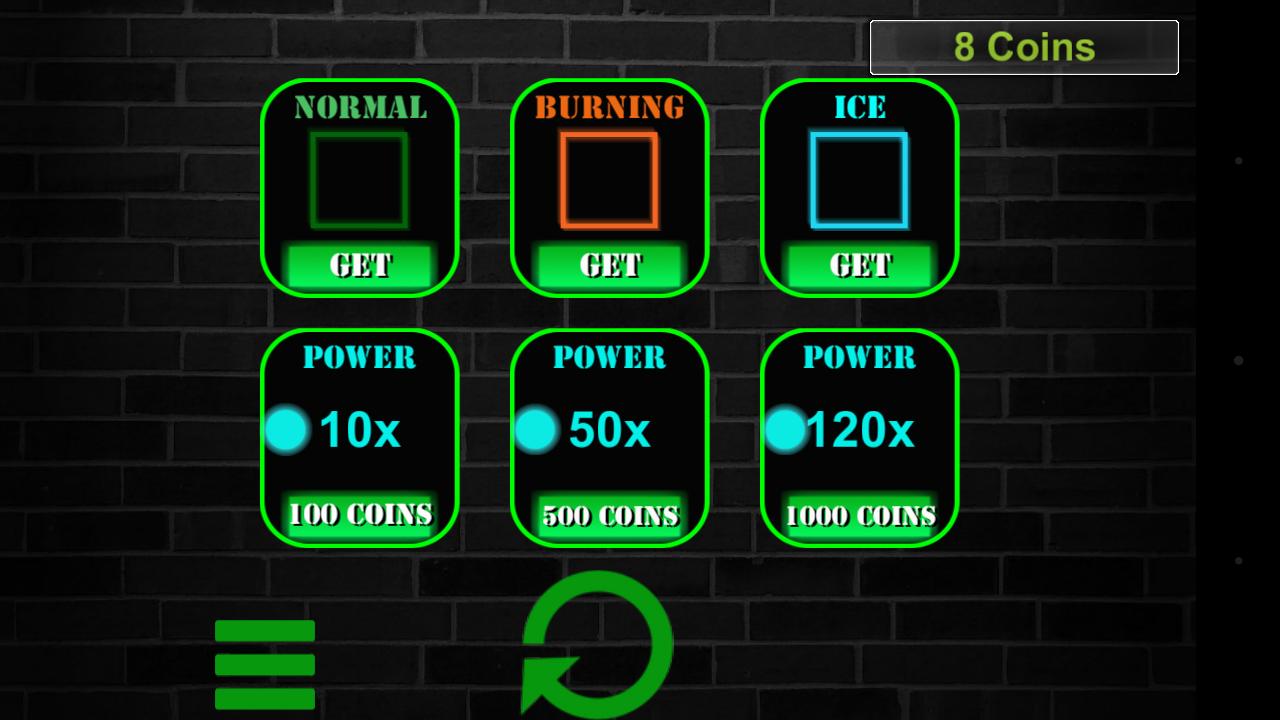Click the ICE card label
1280x720 pixels.
click(x=858, y=107)
